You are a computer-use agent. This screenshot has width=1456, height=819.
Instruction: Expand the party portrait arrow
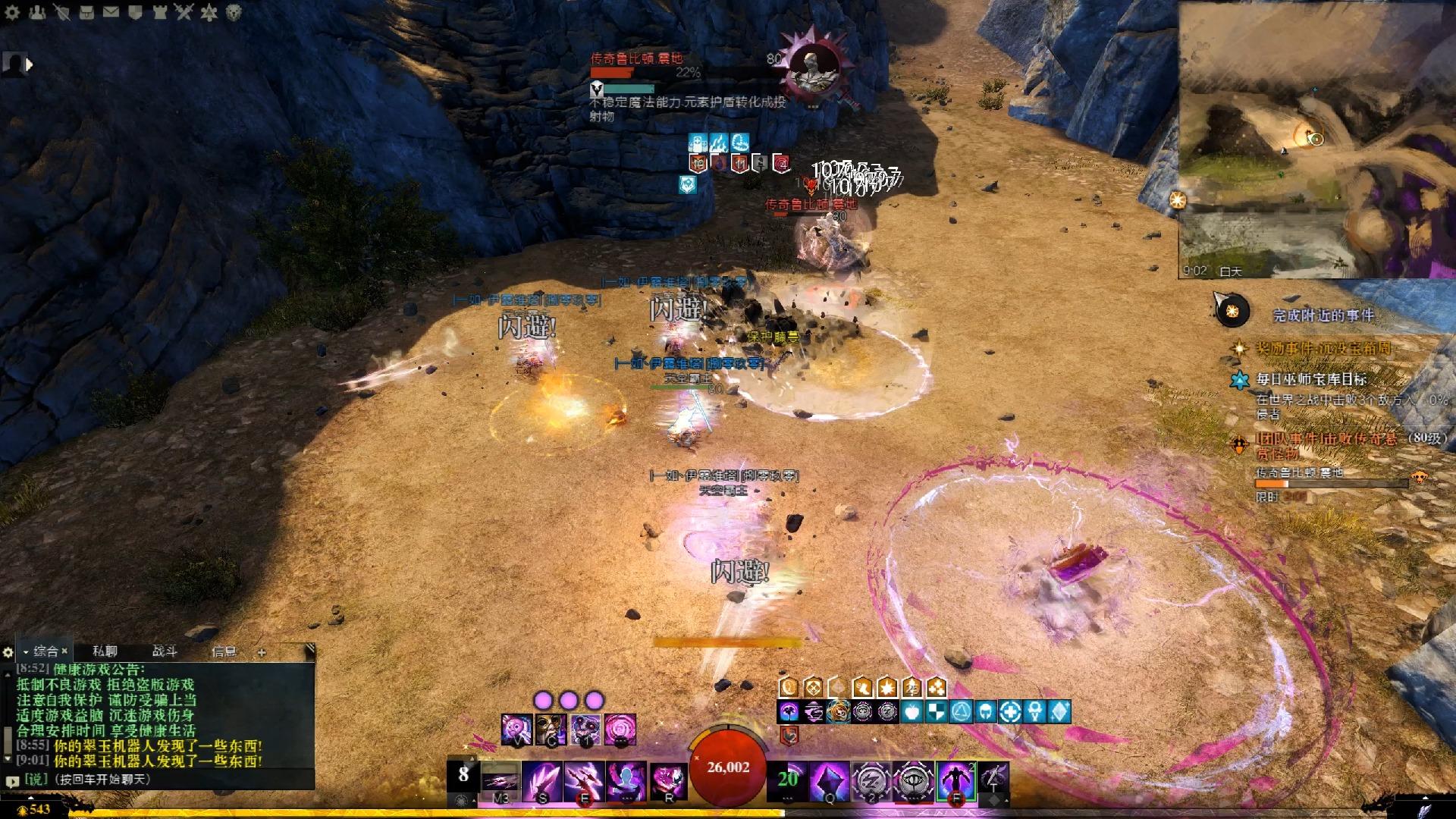point(30,65)
